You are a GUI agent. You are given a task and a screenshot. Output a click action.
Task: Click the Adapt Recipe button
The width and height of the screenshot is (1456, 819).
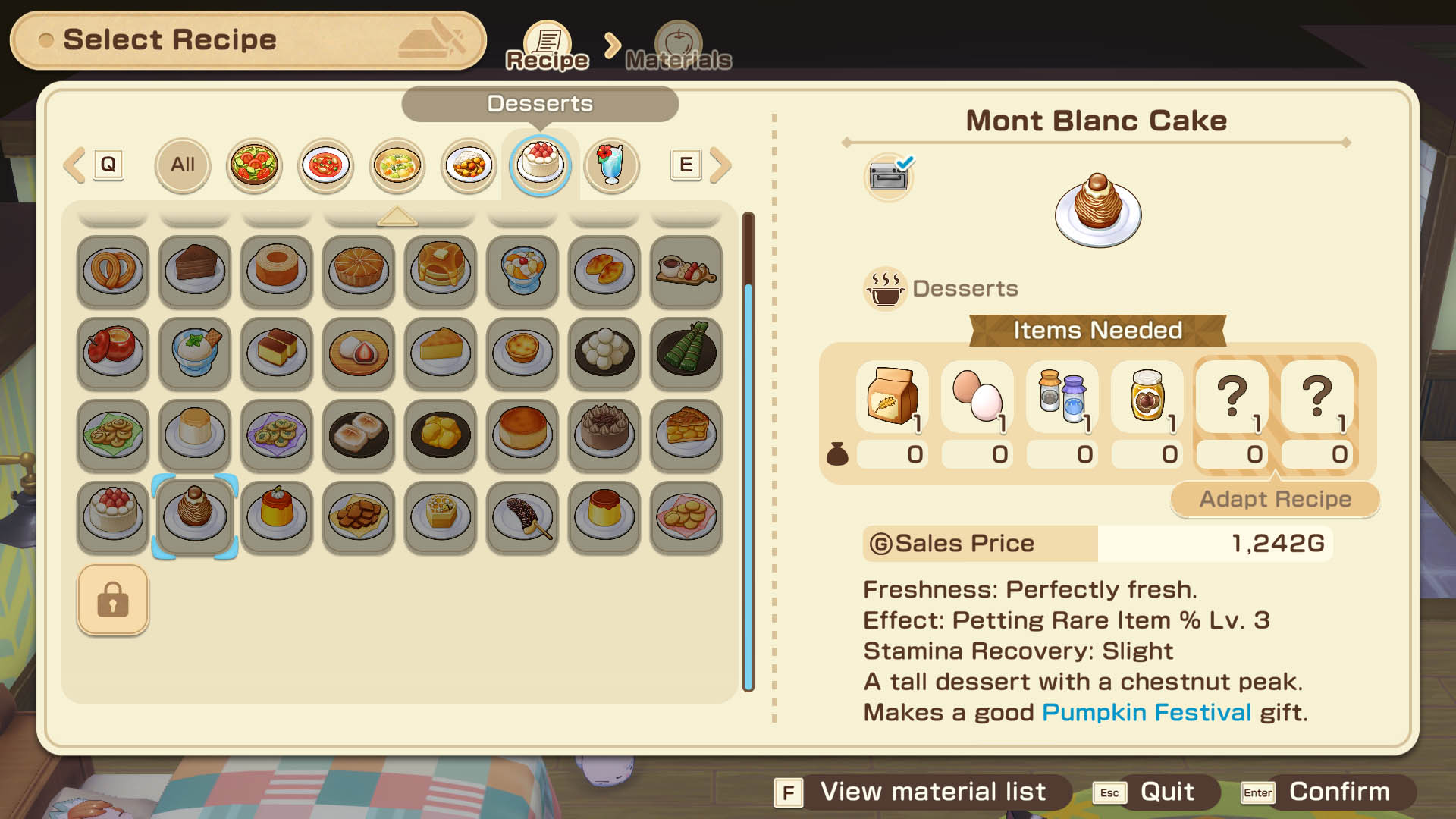point(1275,499)
